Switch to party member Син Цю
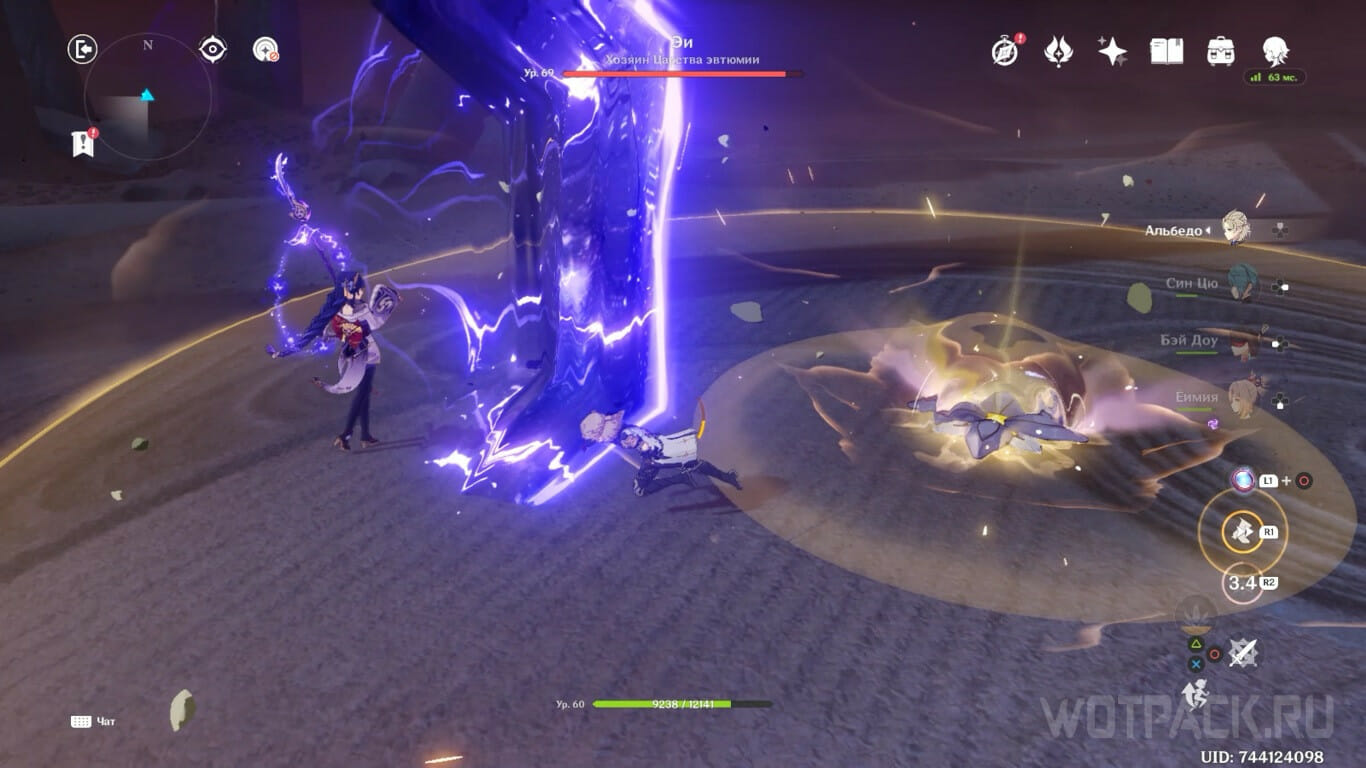 (1243, 284)
